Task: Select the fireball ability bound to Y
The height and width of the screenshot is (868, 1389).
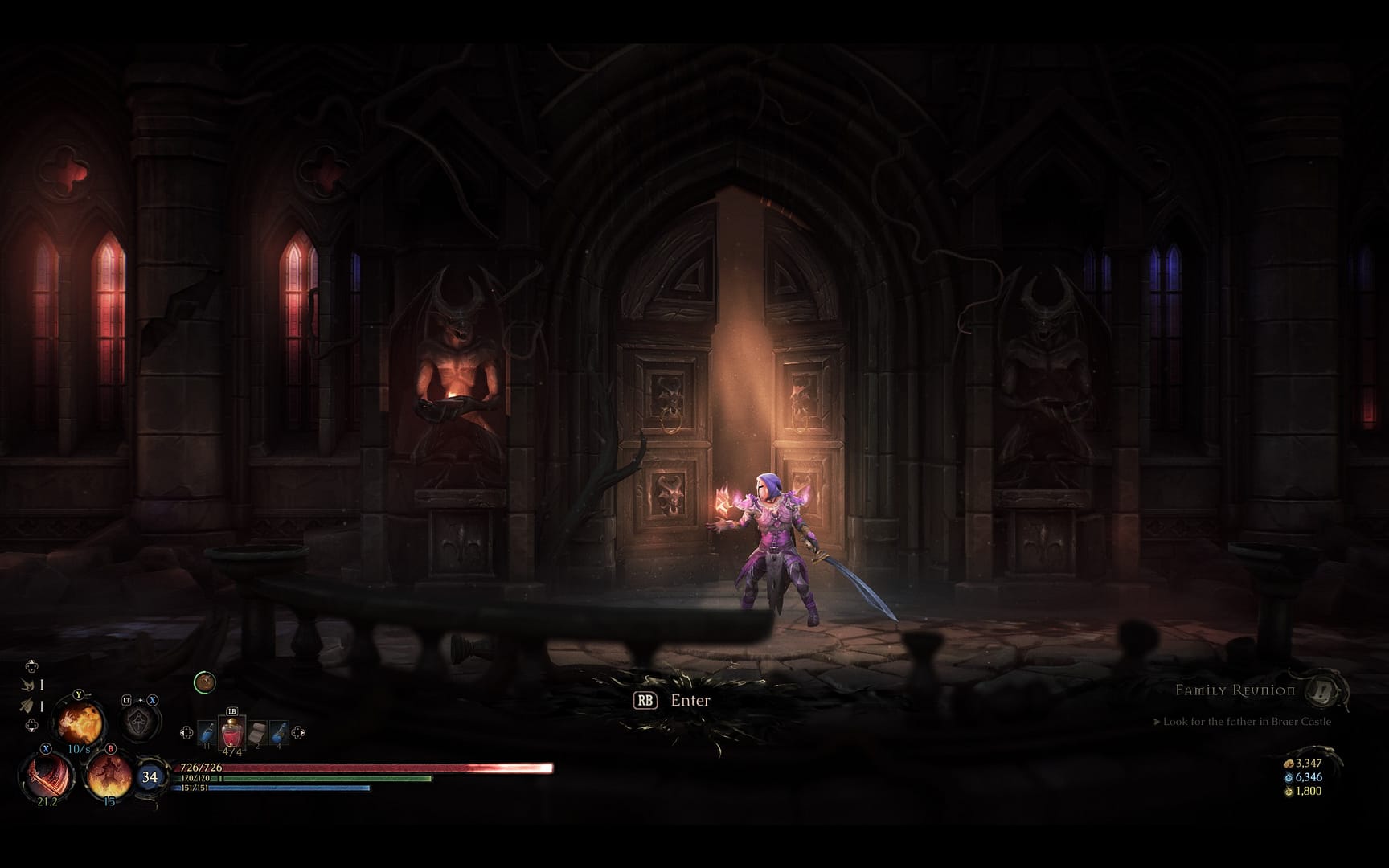Action: point(78,723)
